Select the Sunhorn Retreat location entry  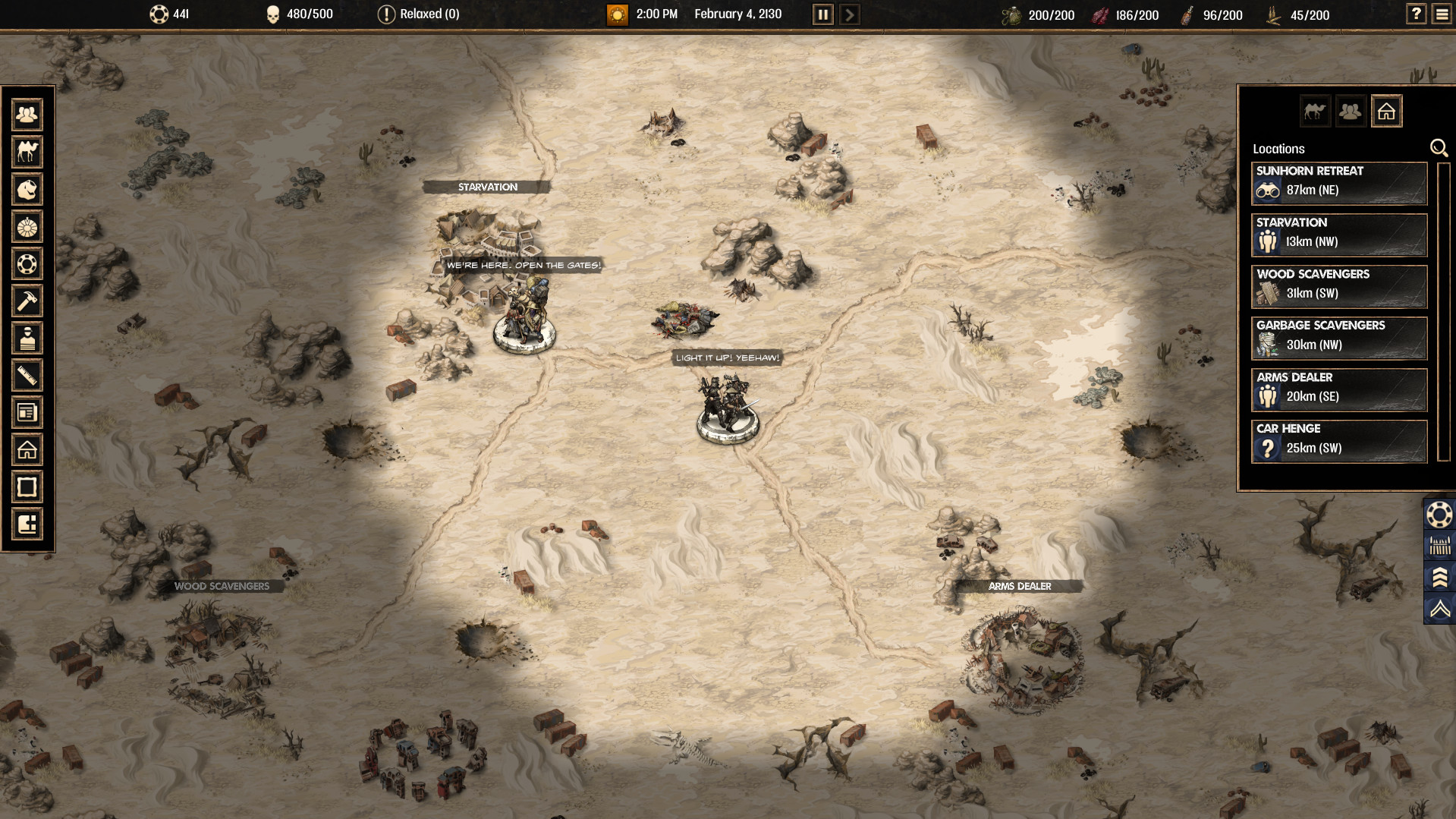[1338, 183]
